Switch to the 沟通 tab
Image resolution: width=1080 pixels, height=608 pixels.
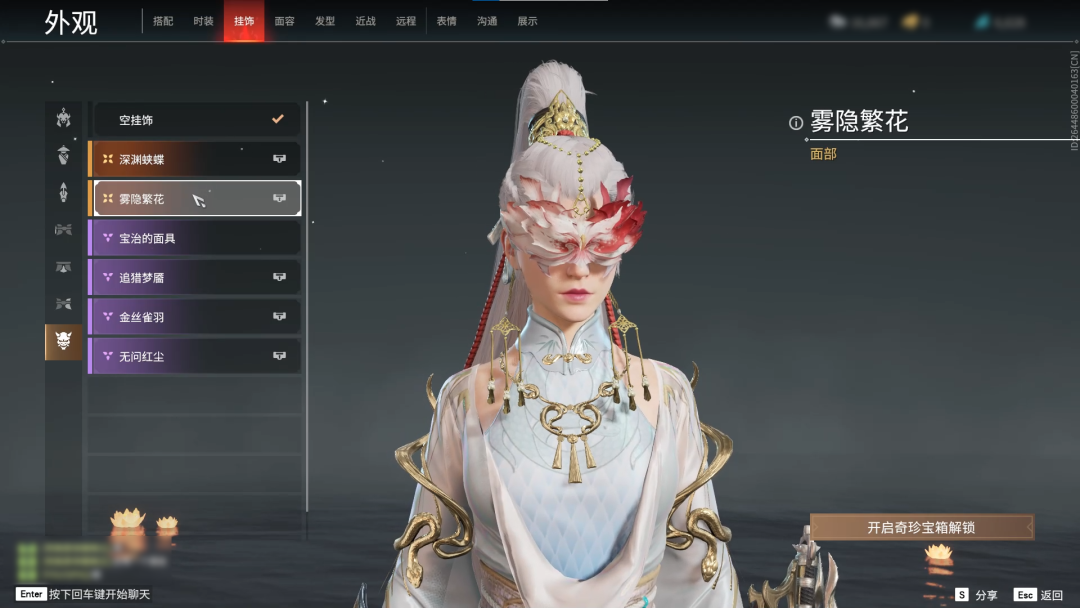[x=487, y=21]
